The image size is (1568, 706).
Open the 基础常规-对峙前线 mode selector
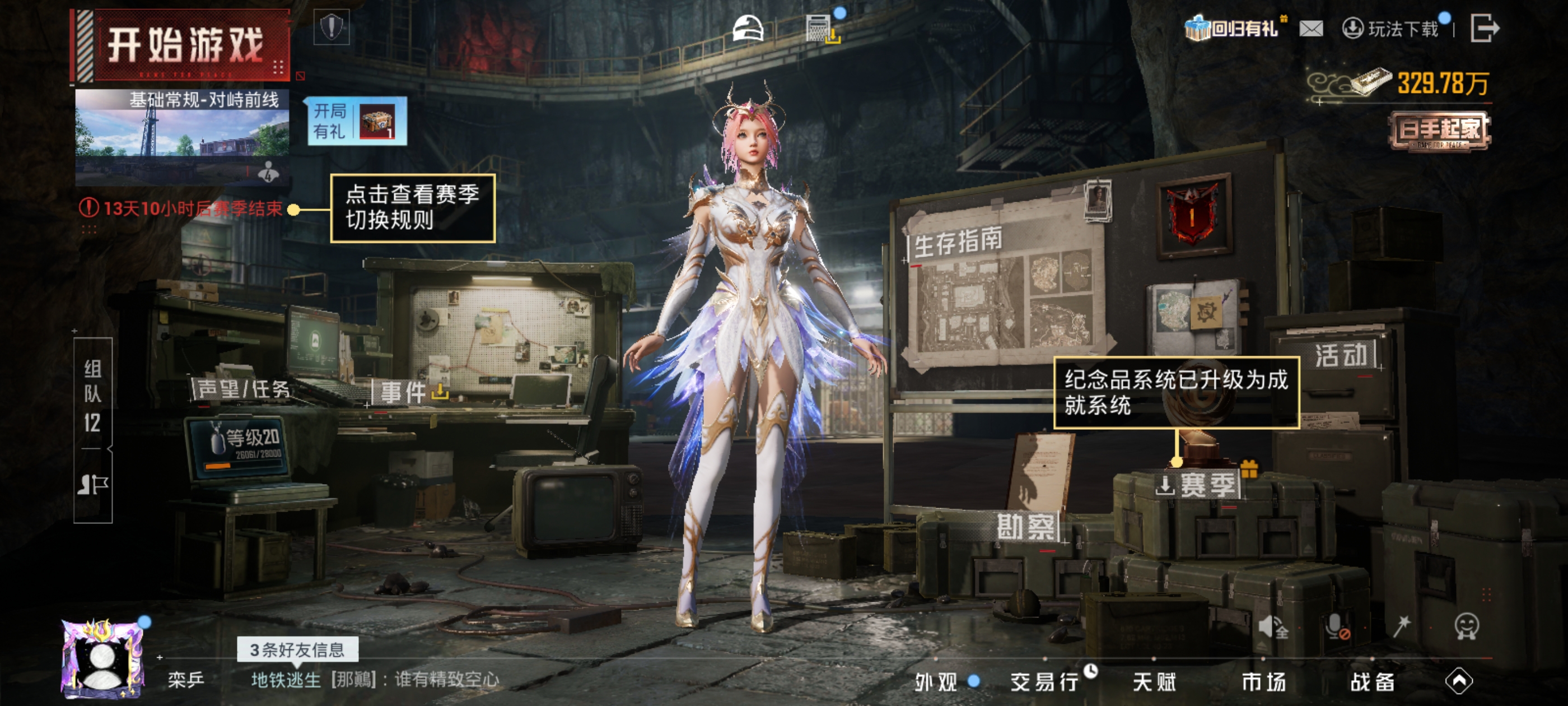[x=182, y=137]
